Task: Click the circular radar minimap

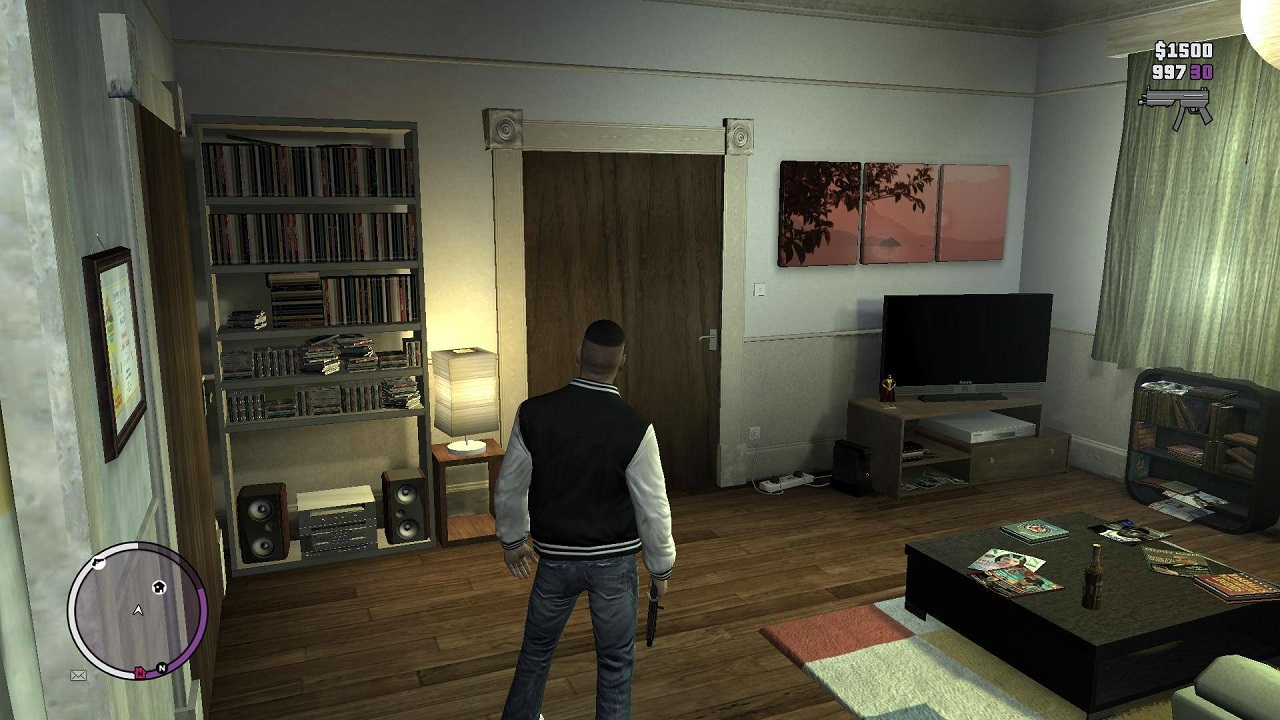Action: 137,610
